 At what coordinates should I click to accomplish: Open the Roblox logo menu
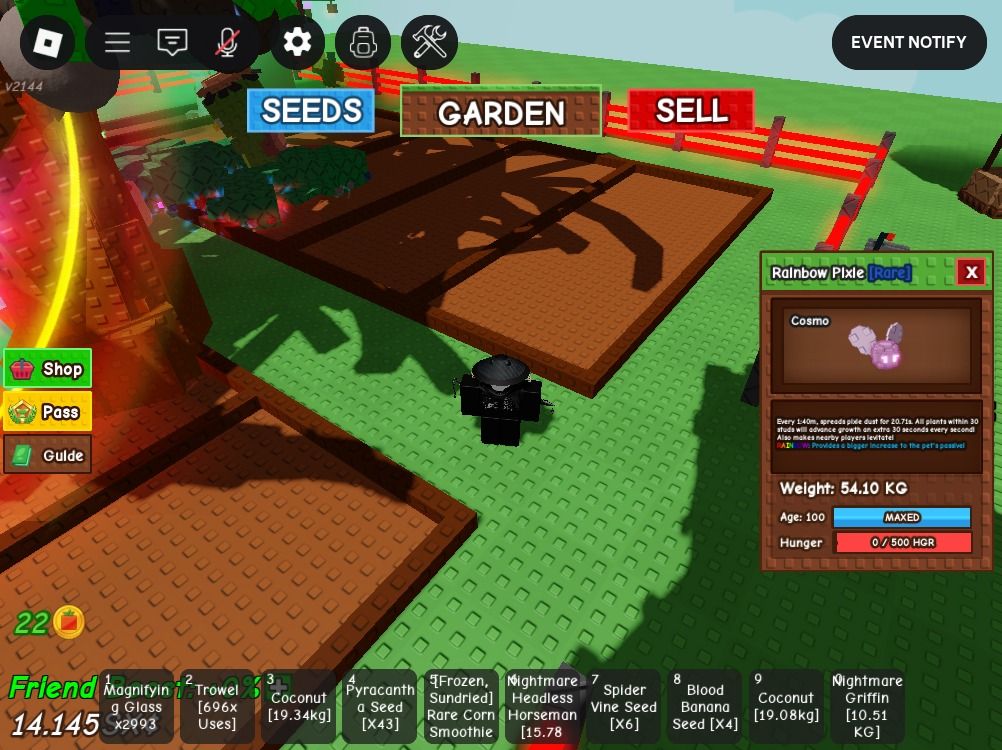(x=47, y=42)
